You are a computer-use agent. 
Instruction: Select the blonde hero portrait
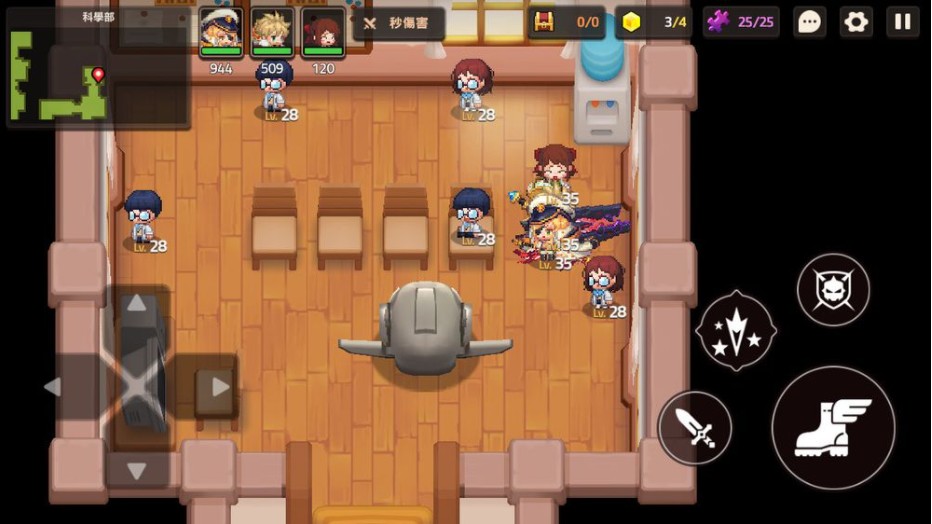[x=271, y=32]
